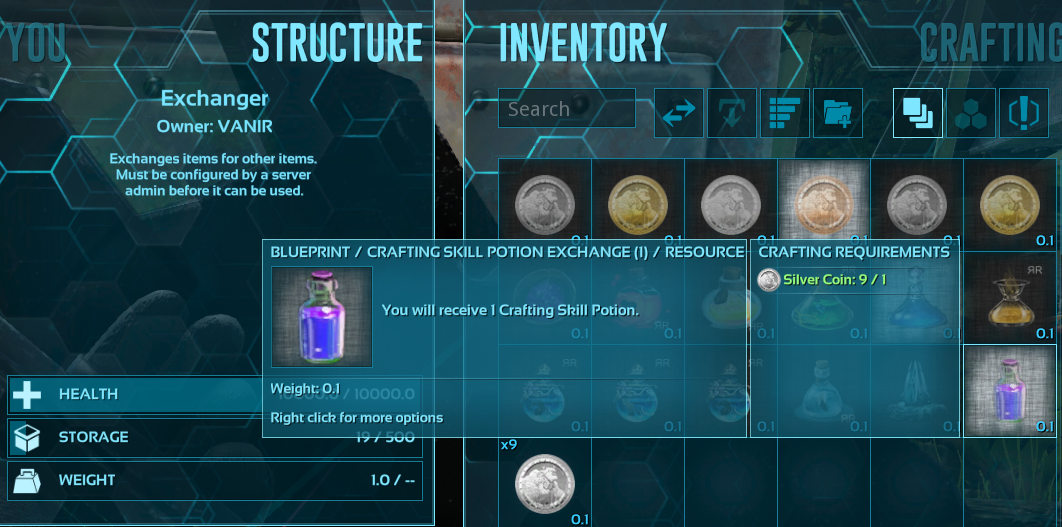Choose the purple Crafting Skill Potion slot
The width and height of the screenshot is (1062, 527).
tap(1009, 390)
